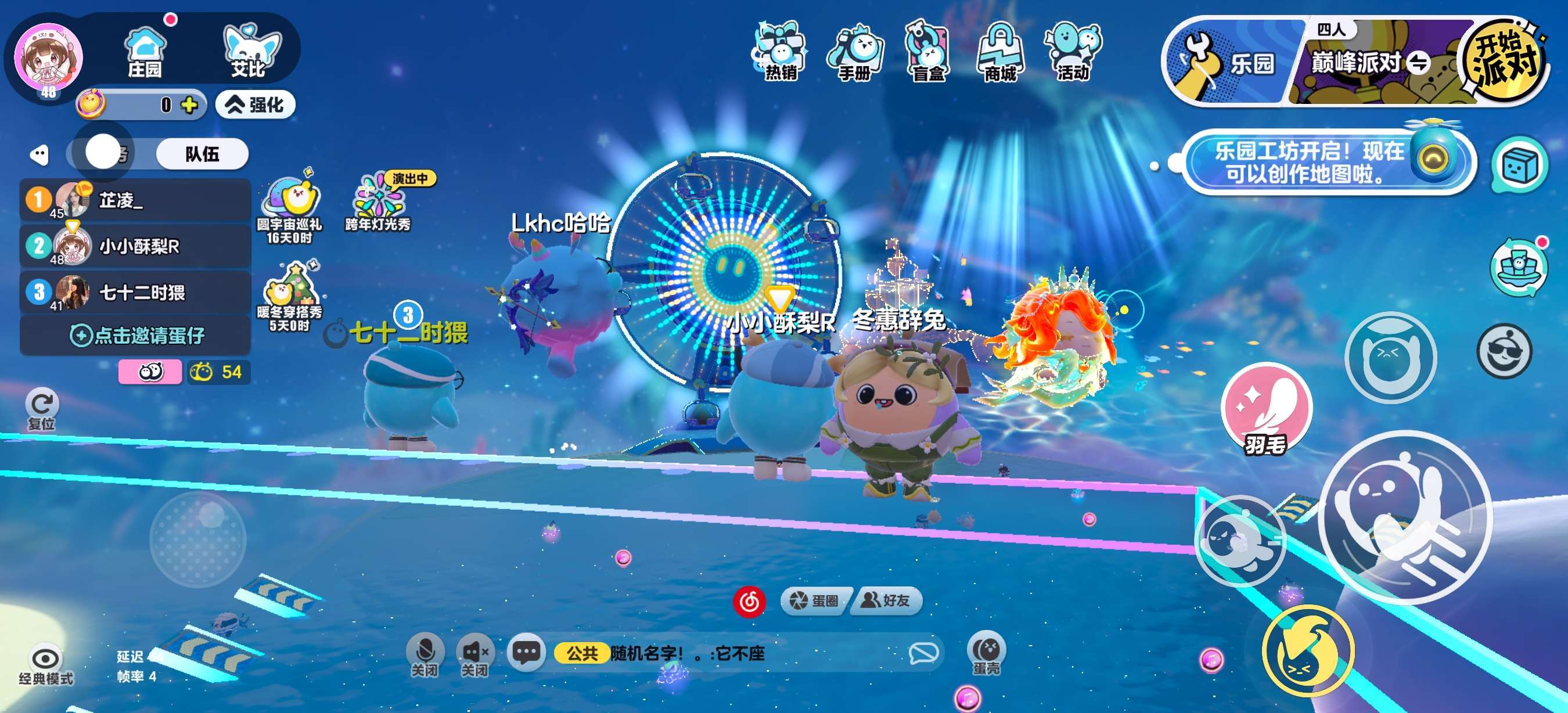This screenshot has height=713, width=1568.
Task: Tap the 强化 upgrade button
Action: point(256,105)
